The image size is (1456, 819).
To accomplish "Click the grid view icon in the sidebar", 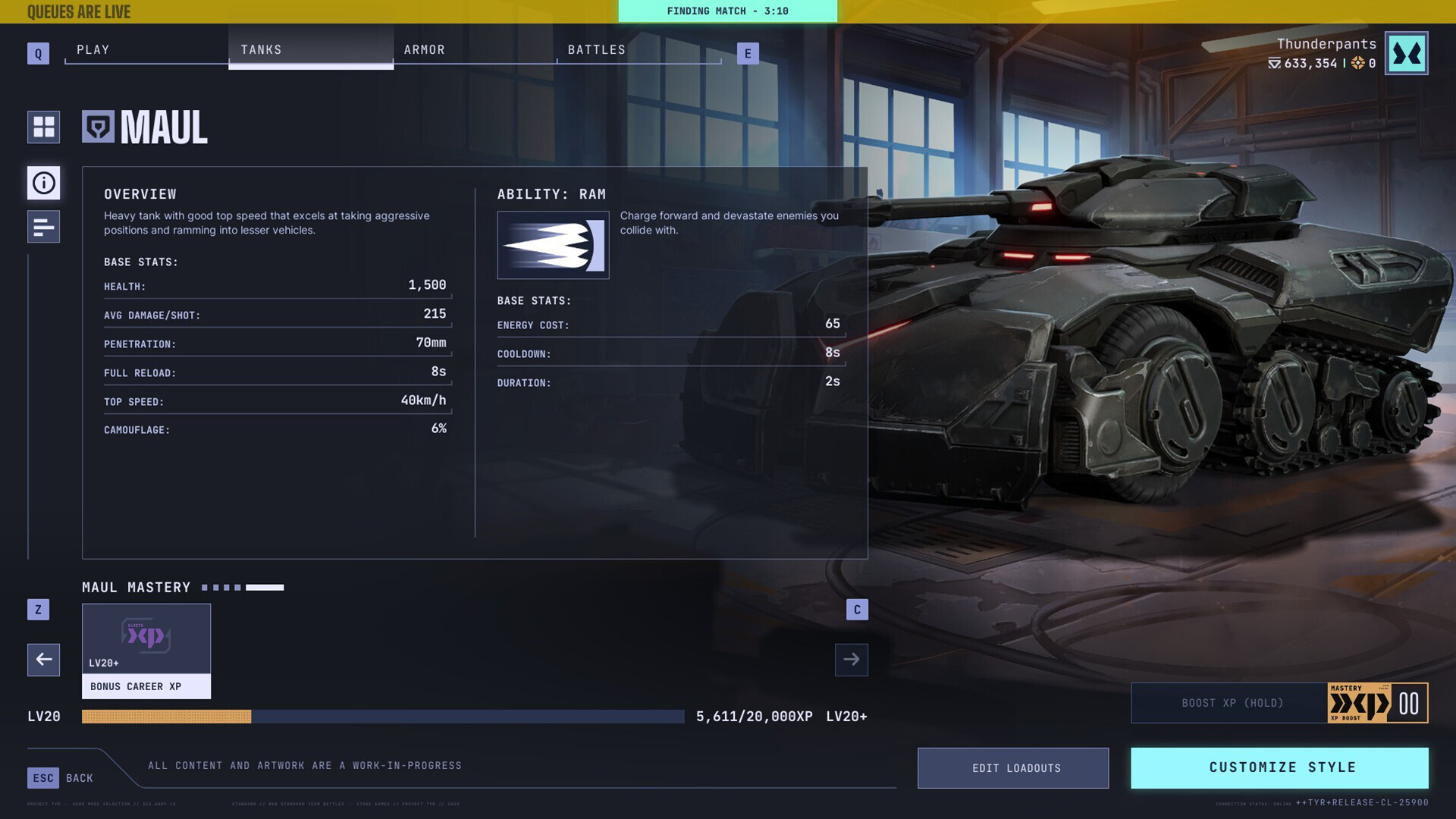I will 43,127.
